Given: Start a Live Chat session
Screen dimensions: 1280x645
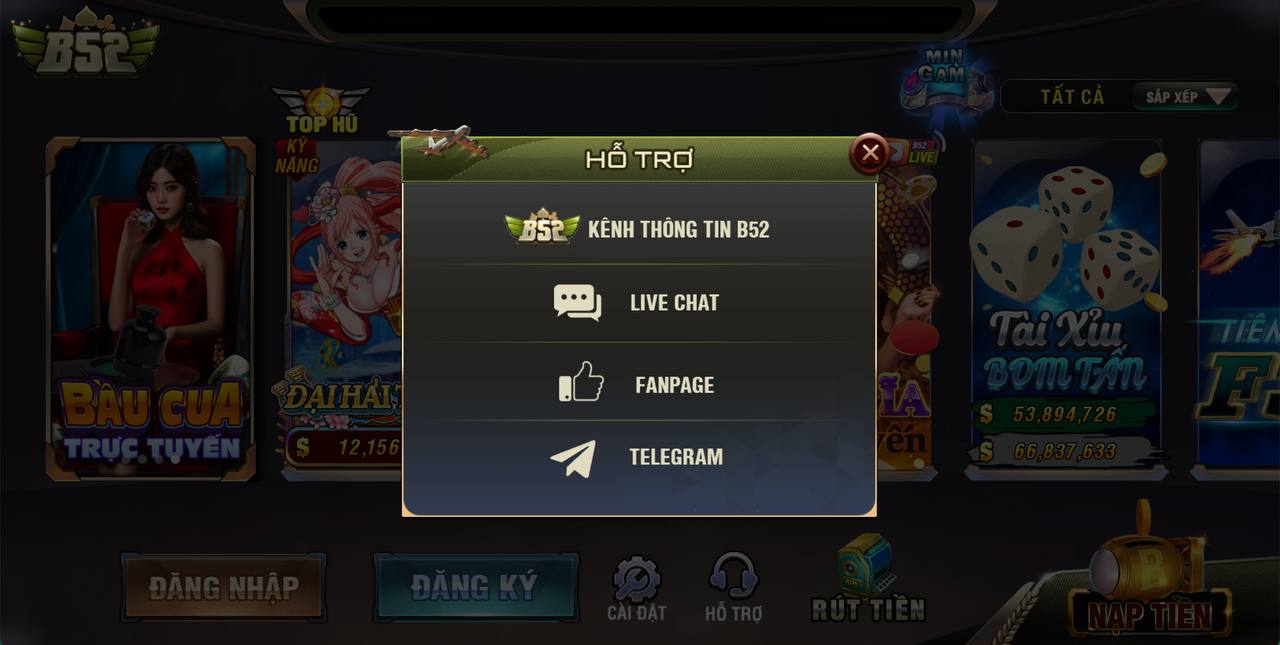Looking at the screenshot, I should (x=639, y=302).
